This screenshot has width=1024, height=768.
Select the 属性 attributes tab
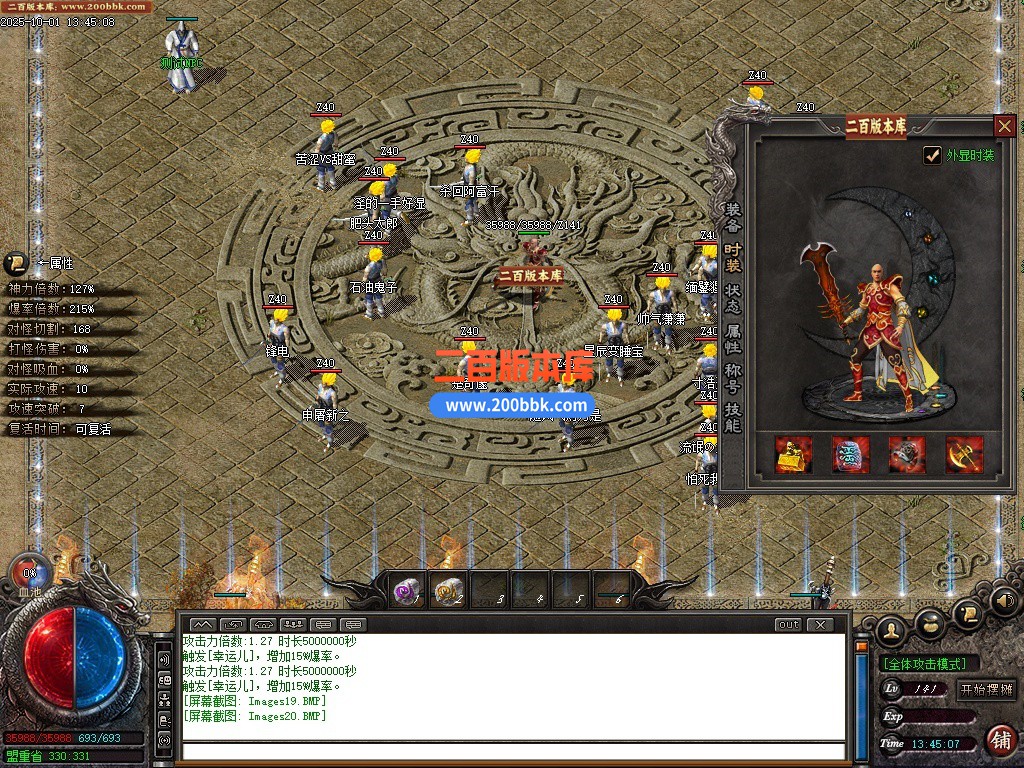tap(733, 339)
